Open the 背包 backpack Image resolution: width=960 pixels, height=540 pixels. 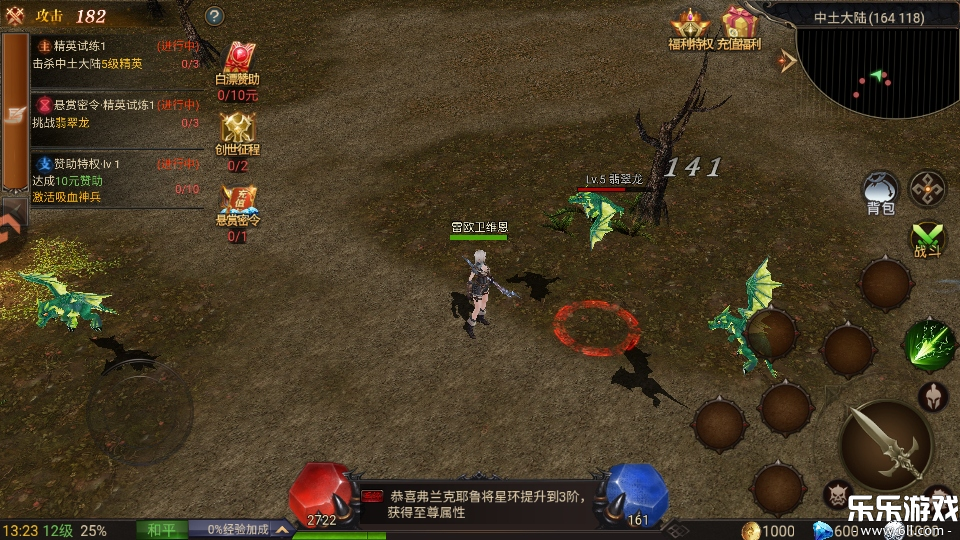pos(880,190)
